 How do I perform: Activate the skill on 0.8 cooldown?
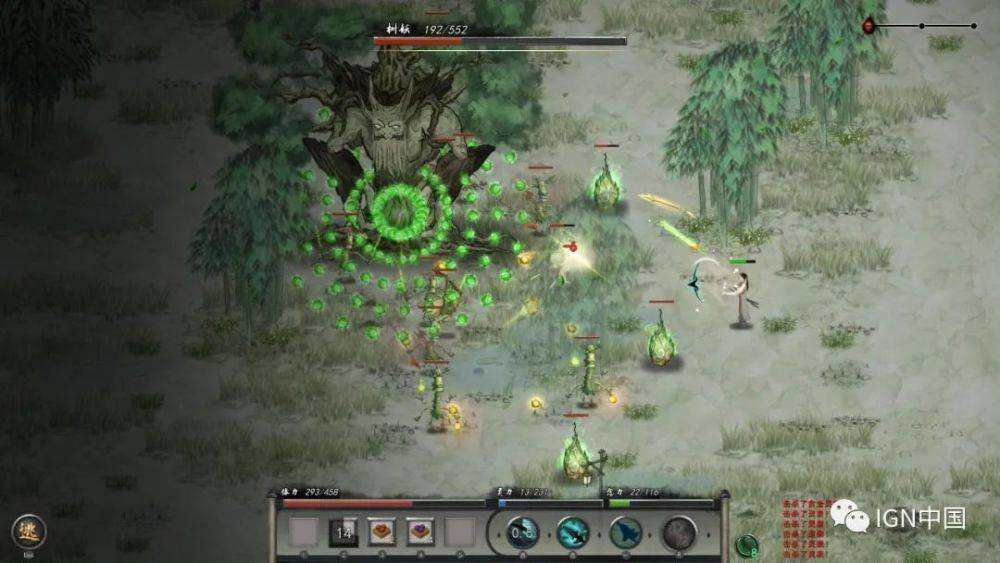coord(523,532)
